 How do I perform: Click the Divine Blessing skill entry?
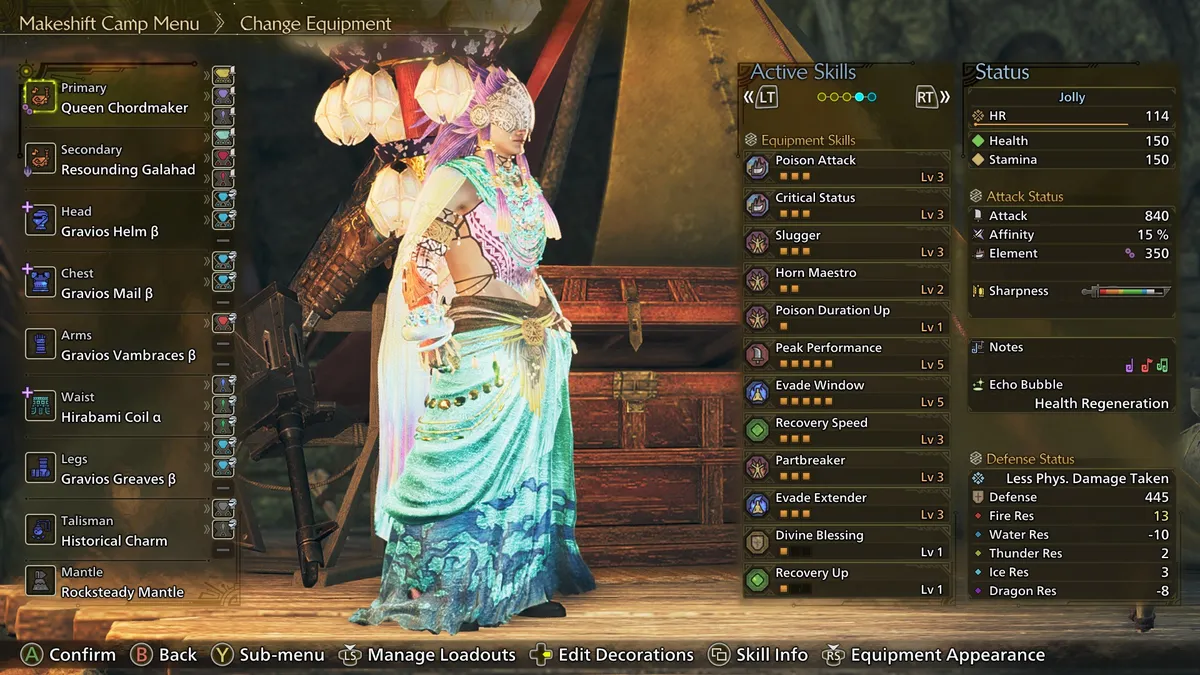pos(846,543)
